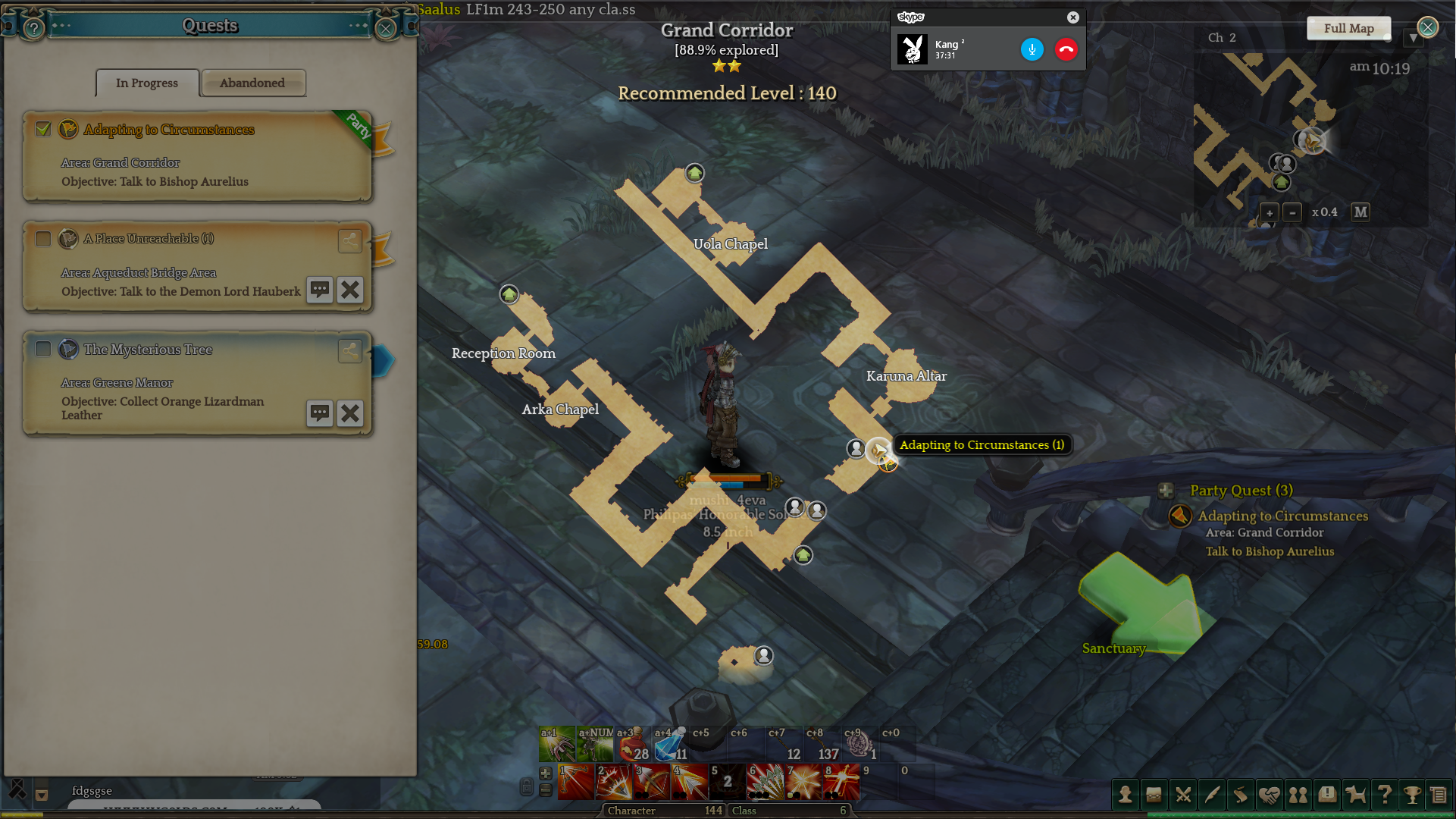Abandon The Mysterious Tree quest
1456x819 pixels.
(x=349, y=413)
